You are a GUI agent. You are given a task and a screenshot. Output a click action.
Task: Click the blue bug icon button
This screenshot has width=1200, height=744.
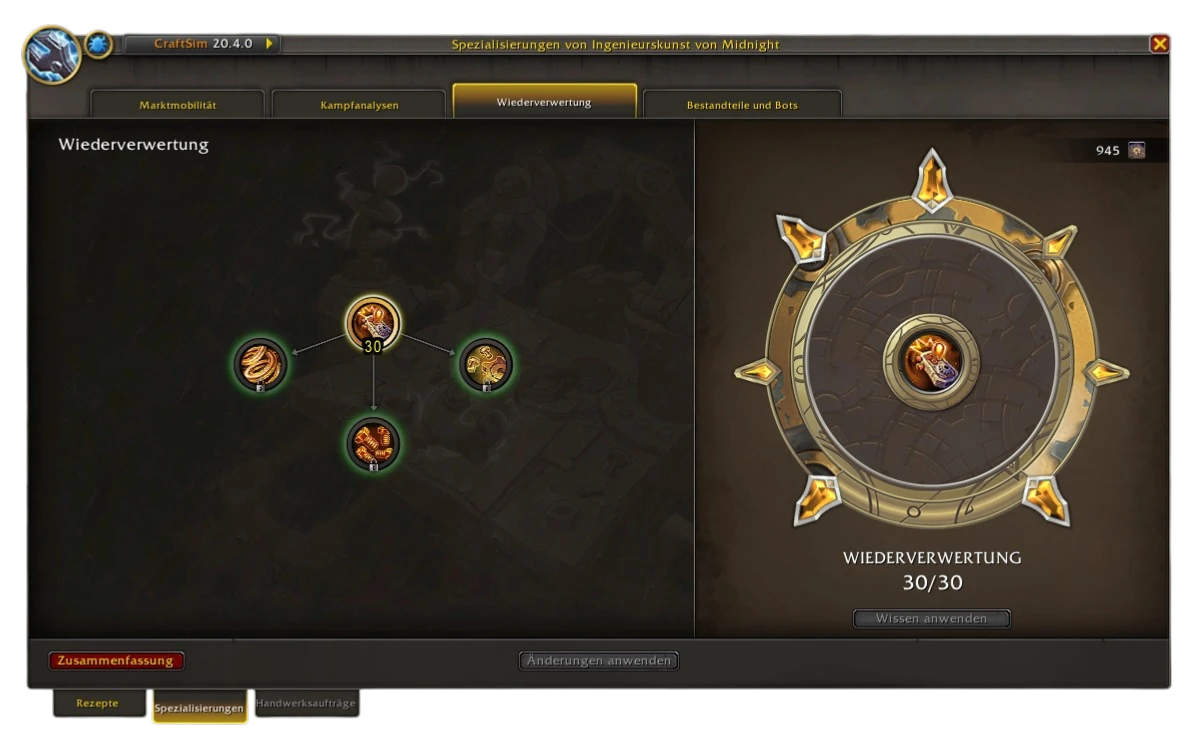pyautogui.click(x=98, y=44)
